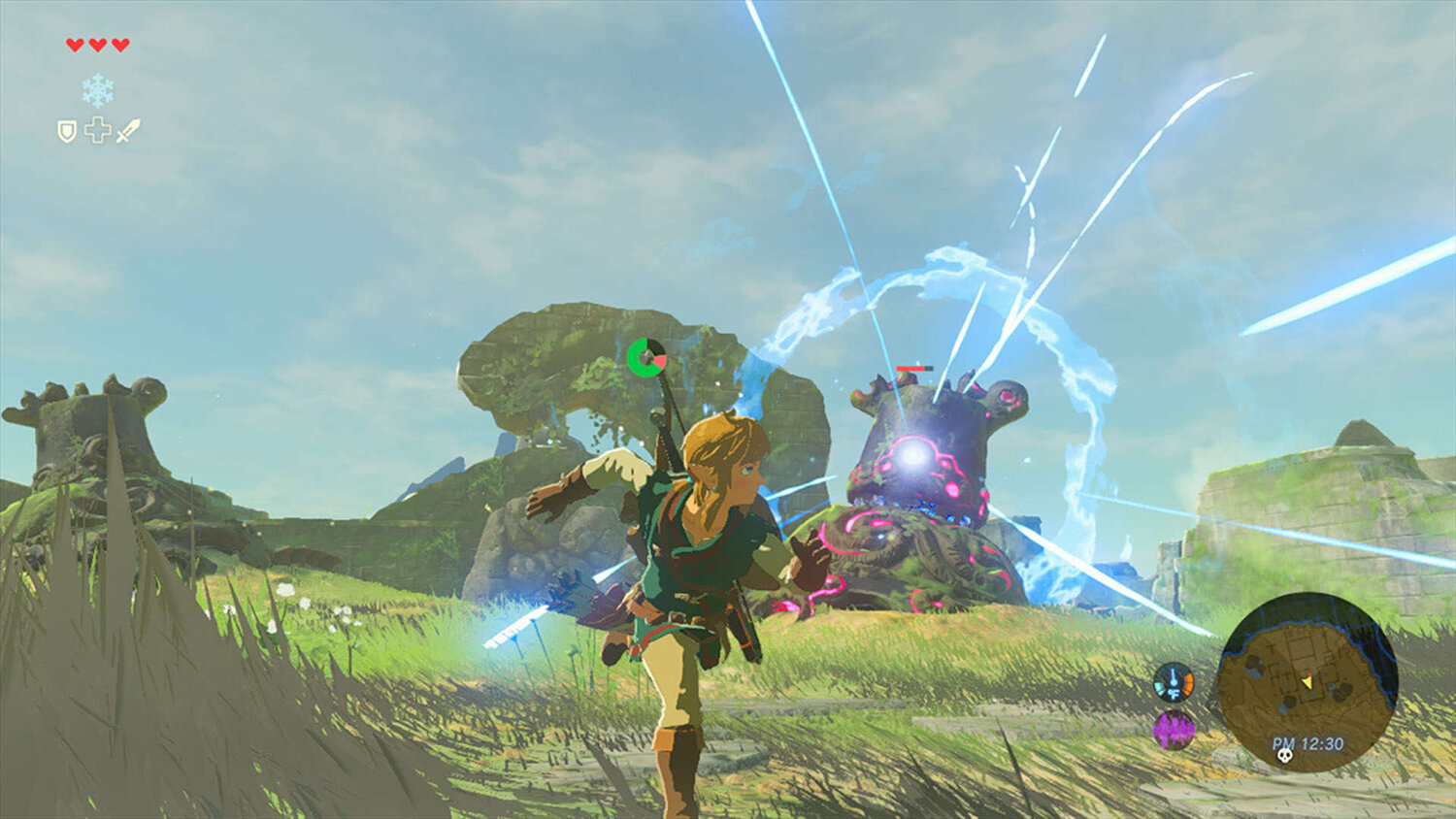Select the snowflake cold-temperature warning icon

coord(98,90)
